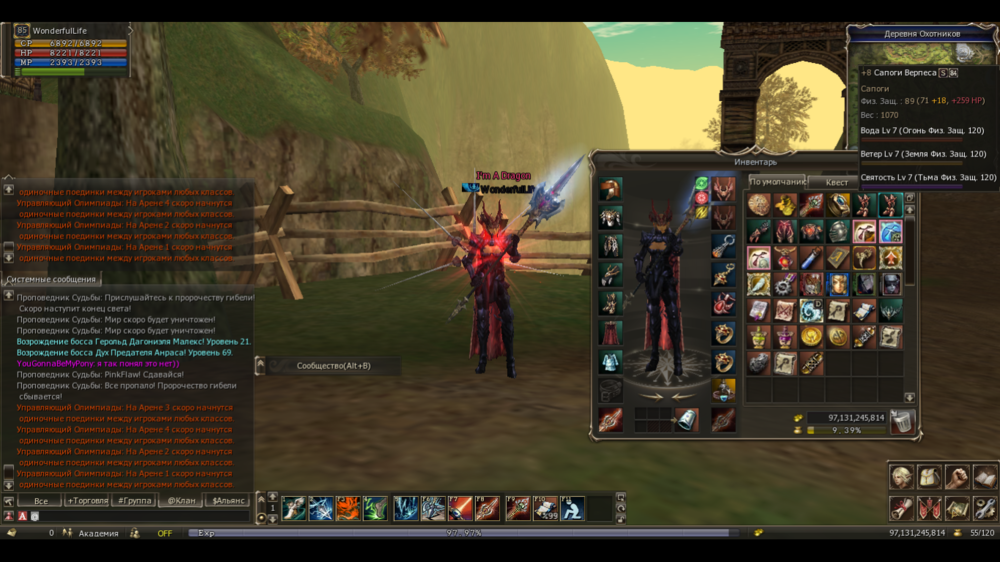The width and height of the screenshot is (1000, 562).
Task: Open the quest scroll menu icon
Action: 902,508
